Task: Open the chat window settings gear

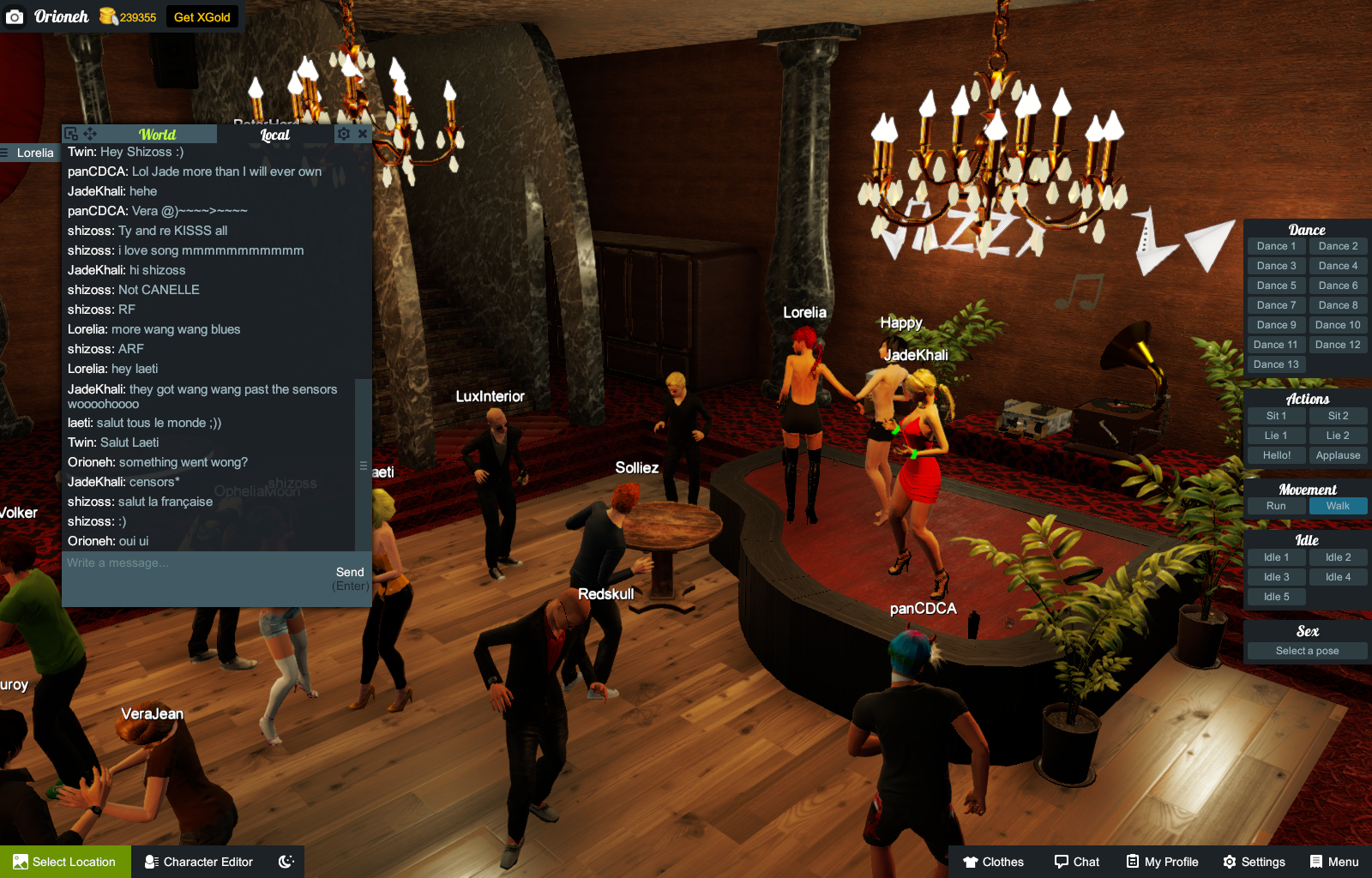Action: tap(343, 134)
